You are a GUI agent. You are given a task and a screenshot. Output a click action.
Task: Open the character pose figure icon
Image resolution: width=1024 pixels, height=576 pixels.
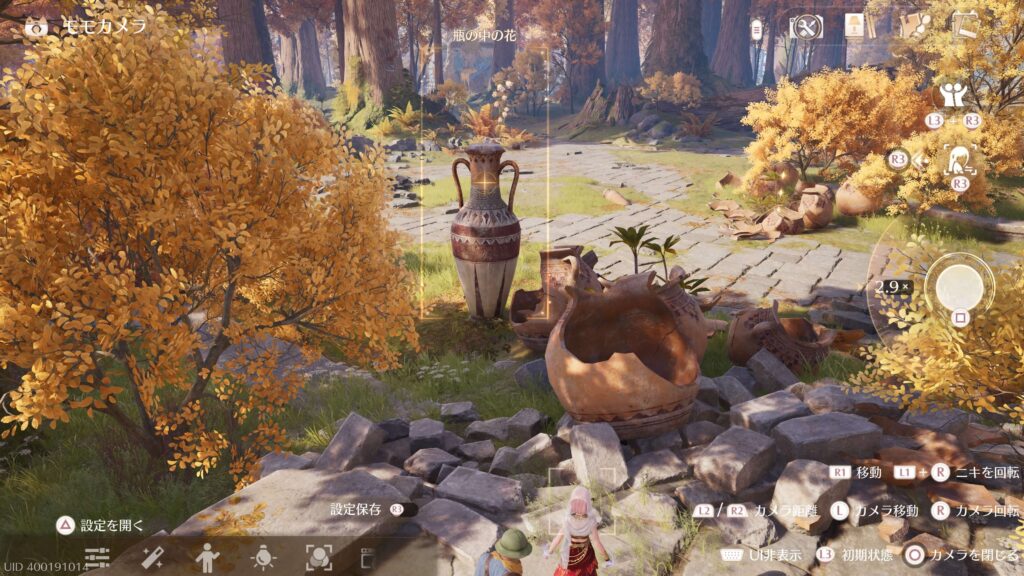207,557
